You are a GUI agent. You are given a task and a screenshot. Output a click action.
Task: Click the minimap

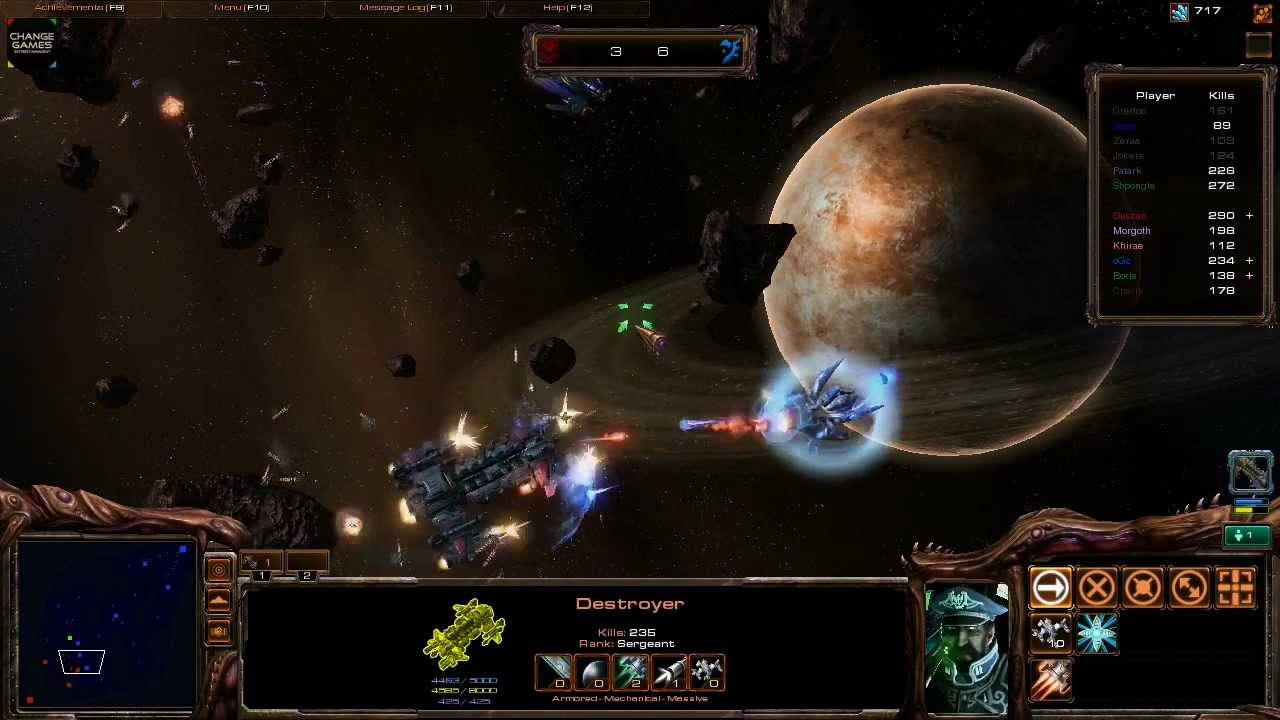[x=106, y=624]
